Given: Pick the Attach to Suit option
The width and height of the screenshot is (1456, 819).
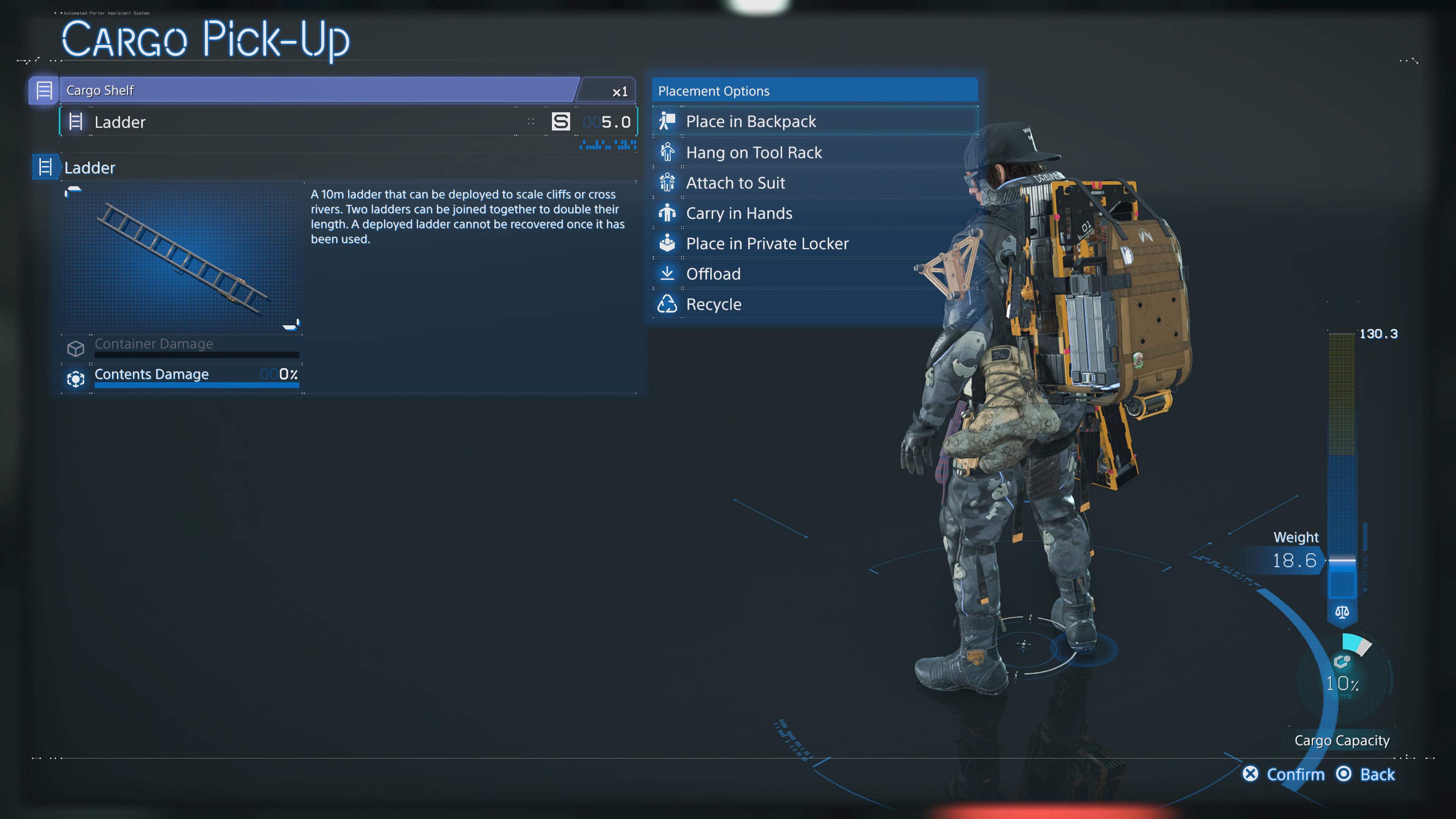Looking at the screenshot, I should click(735, 183).
